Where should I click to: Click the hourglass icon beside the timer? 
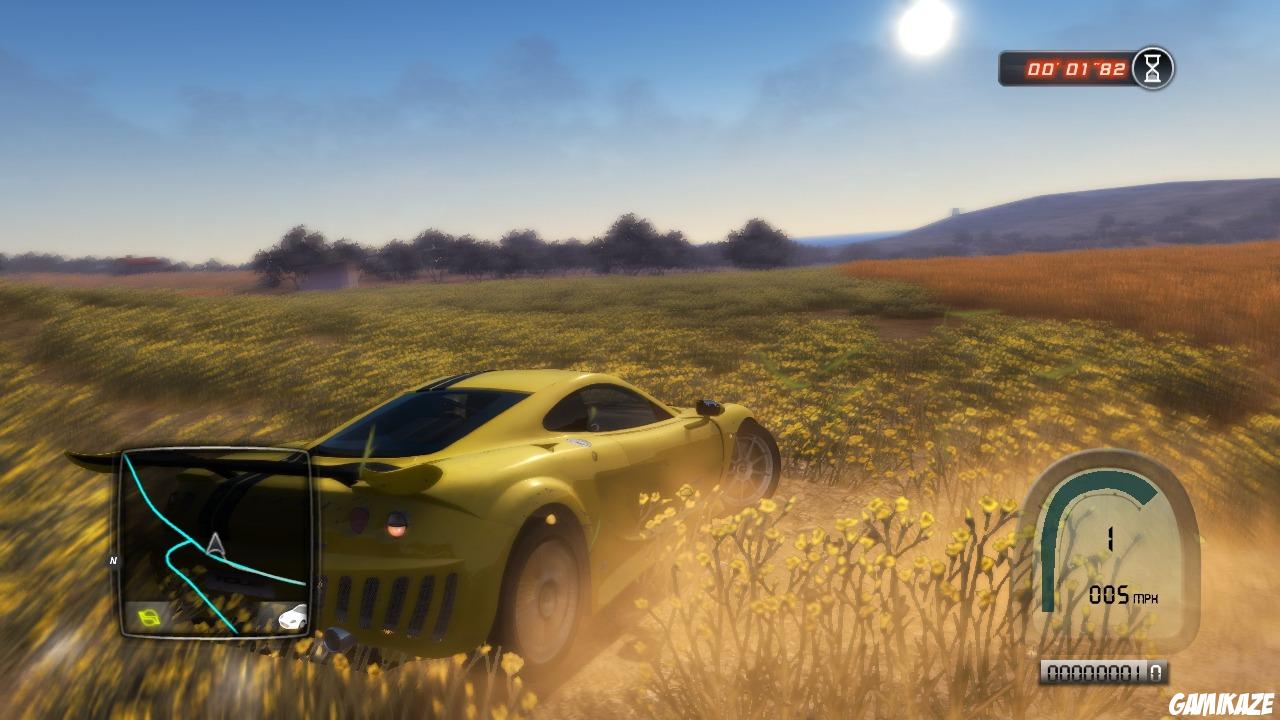point(1152,68)
